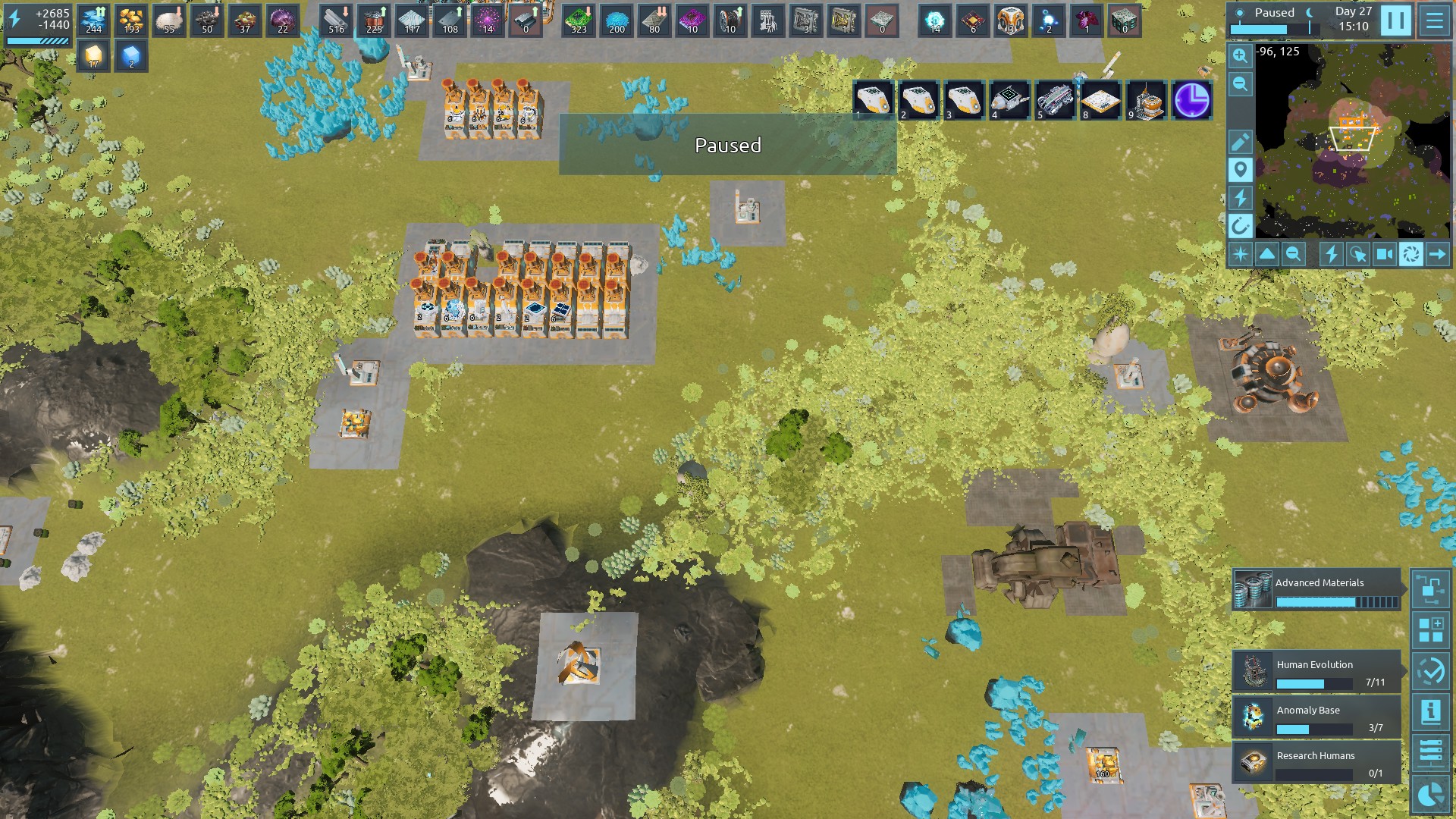Click the video camera button
This screenshot has height=819, width=1456.
tap(1384, 254)
